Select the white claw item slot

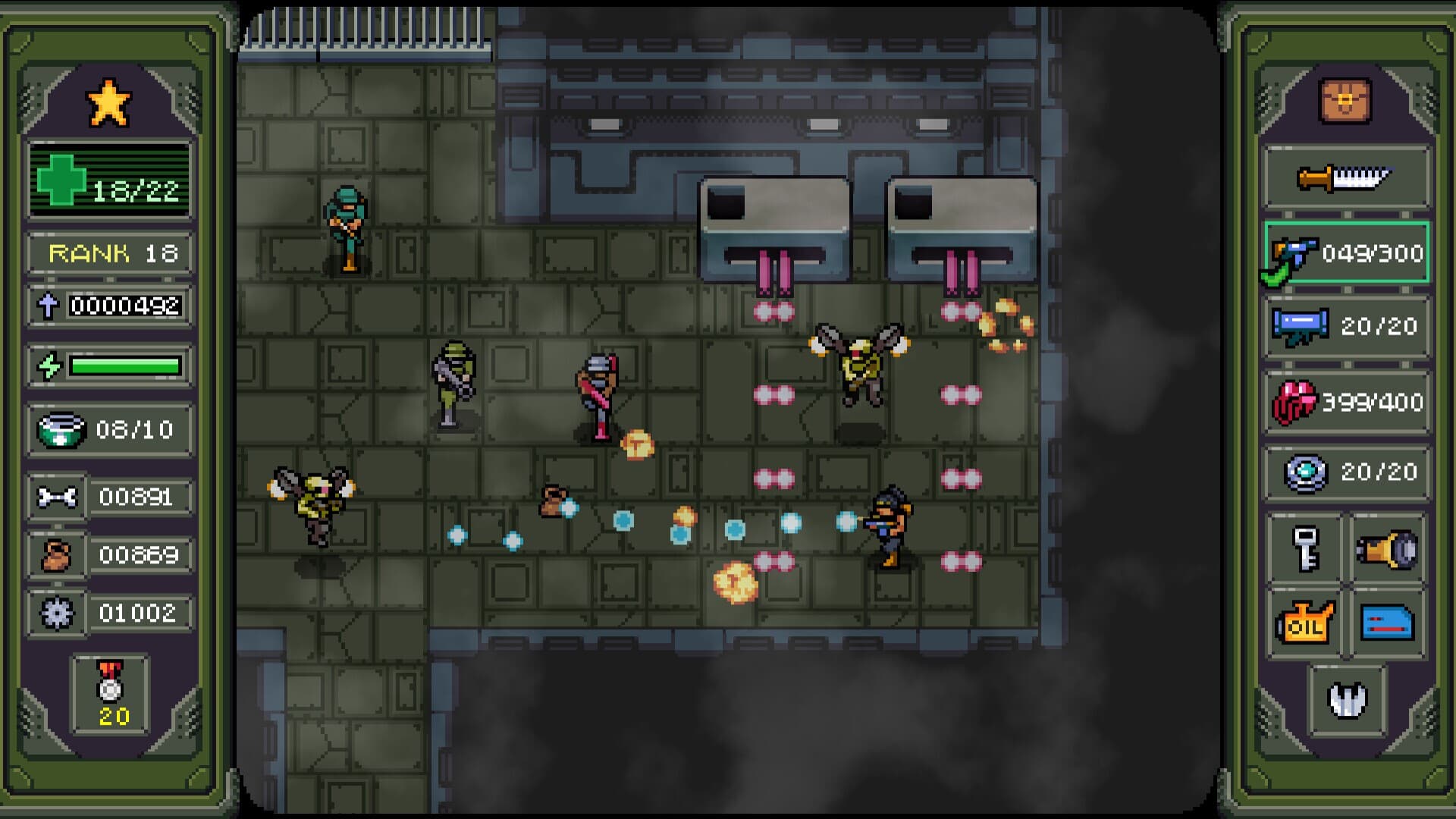click(x=1347, y=699)
